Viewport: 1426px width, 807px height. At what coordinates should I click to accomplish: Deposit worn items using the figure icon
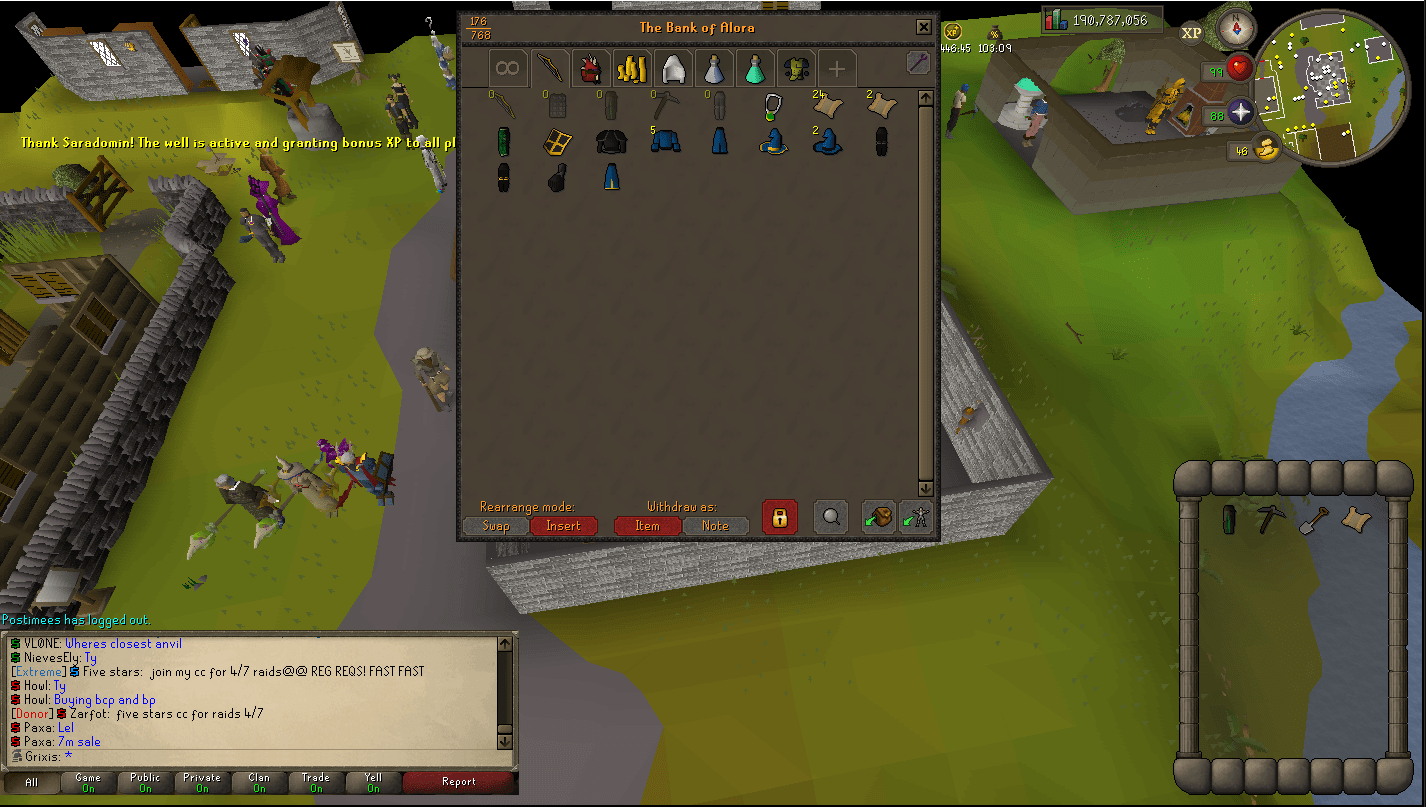916,517
